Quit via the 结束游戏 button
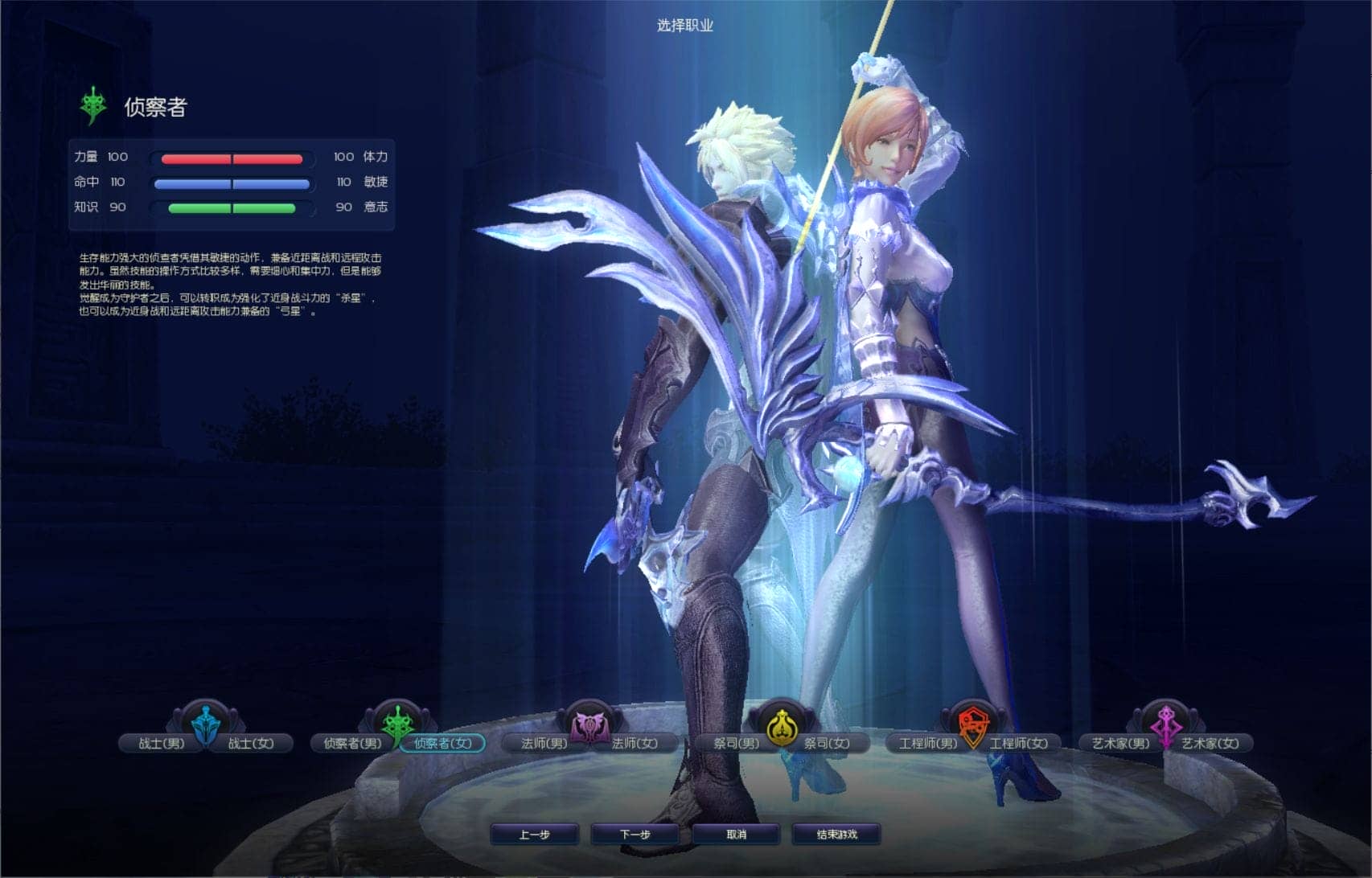 pos(836,835)
